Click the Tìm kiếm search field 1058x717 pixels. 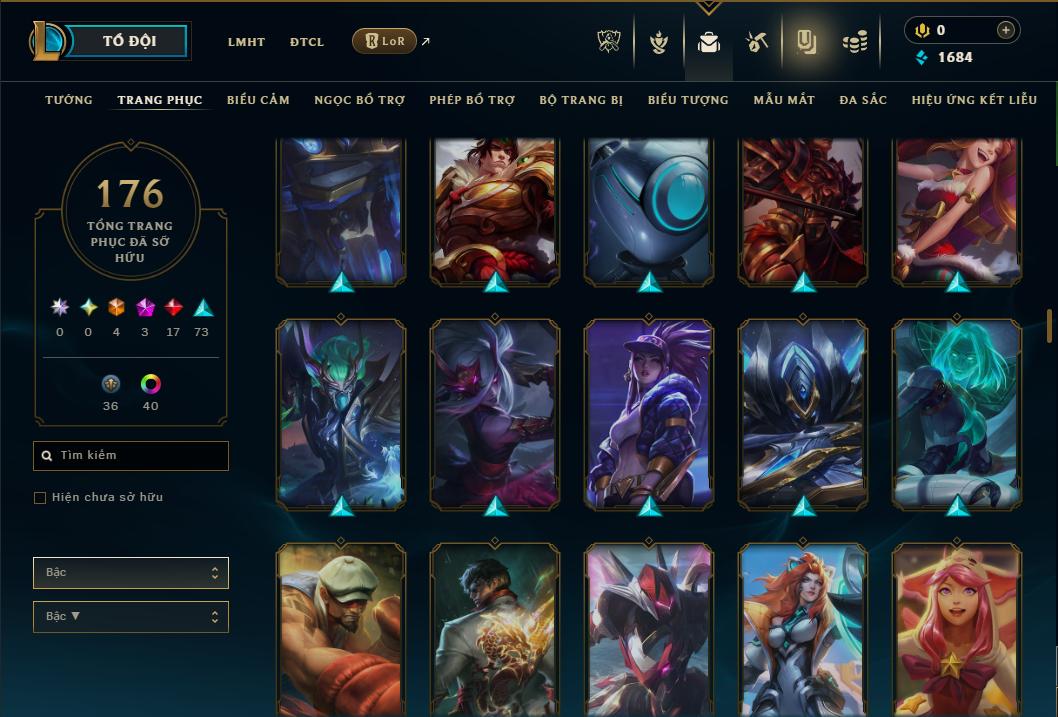point(131,456)
